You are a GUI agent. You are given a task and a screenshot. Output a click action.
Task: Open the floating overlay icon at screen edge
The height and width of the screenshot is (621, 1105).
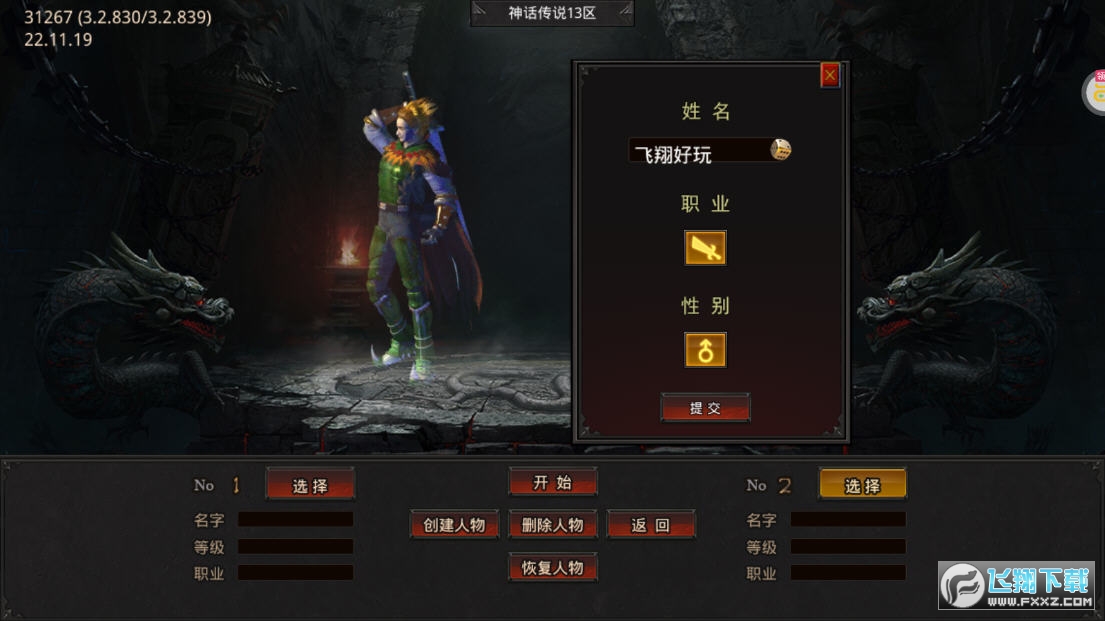[x=1094, y=93]
